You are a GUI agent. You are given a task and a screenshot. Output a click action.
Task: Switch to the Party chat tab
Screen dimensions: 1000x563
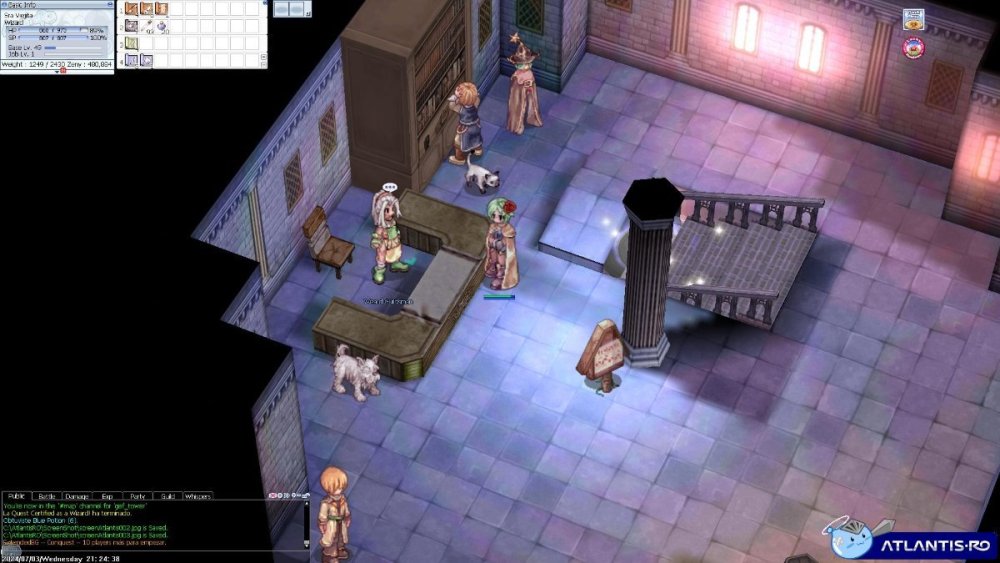pos(137,496)
